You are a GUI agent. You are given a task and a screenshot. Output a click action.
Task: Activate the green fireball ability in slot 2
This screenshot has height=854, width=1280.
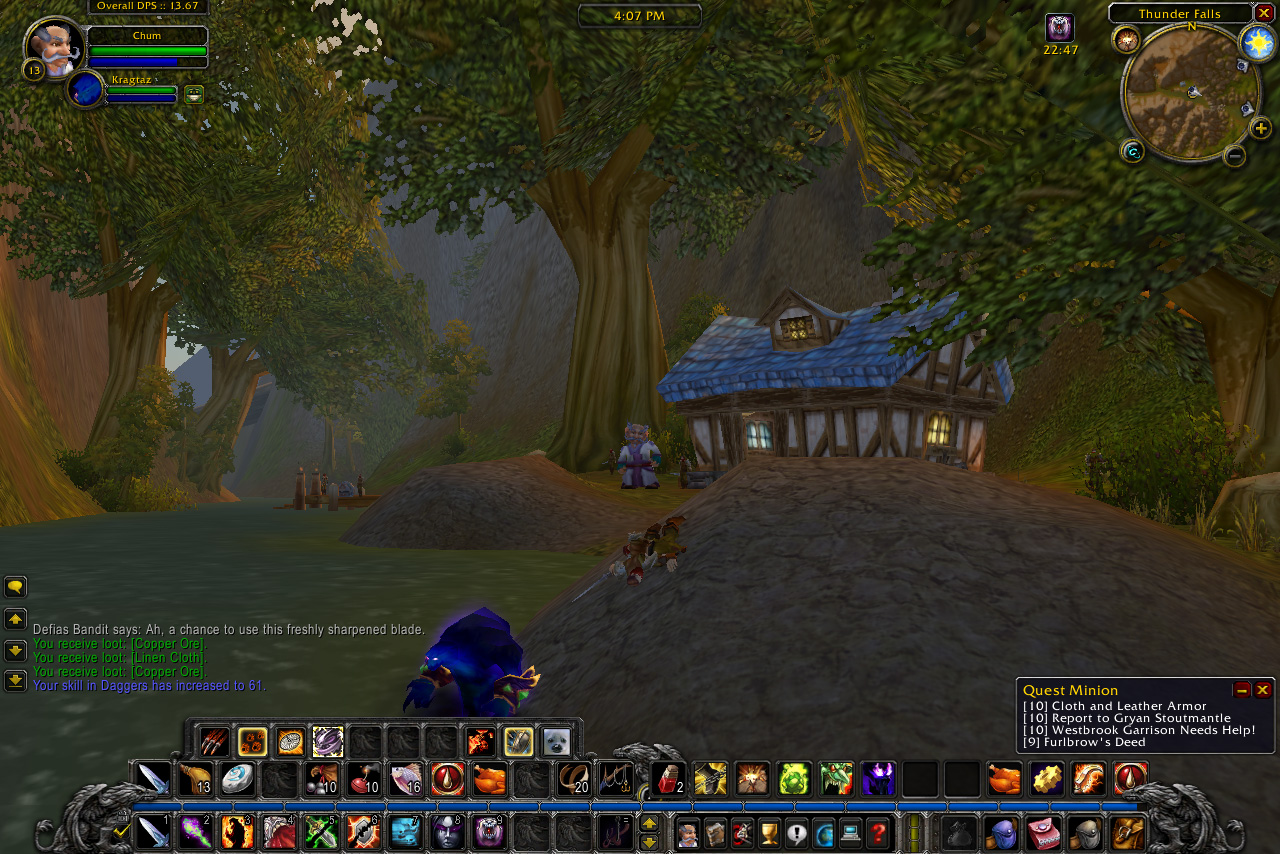[x=195, y=832]
